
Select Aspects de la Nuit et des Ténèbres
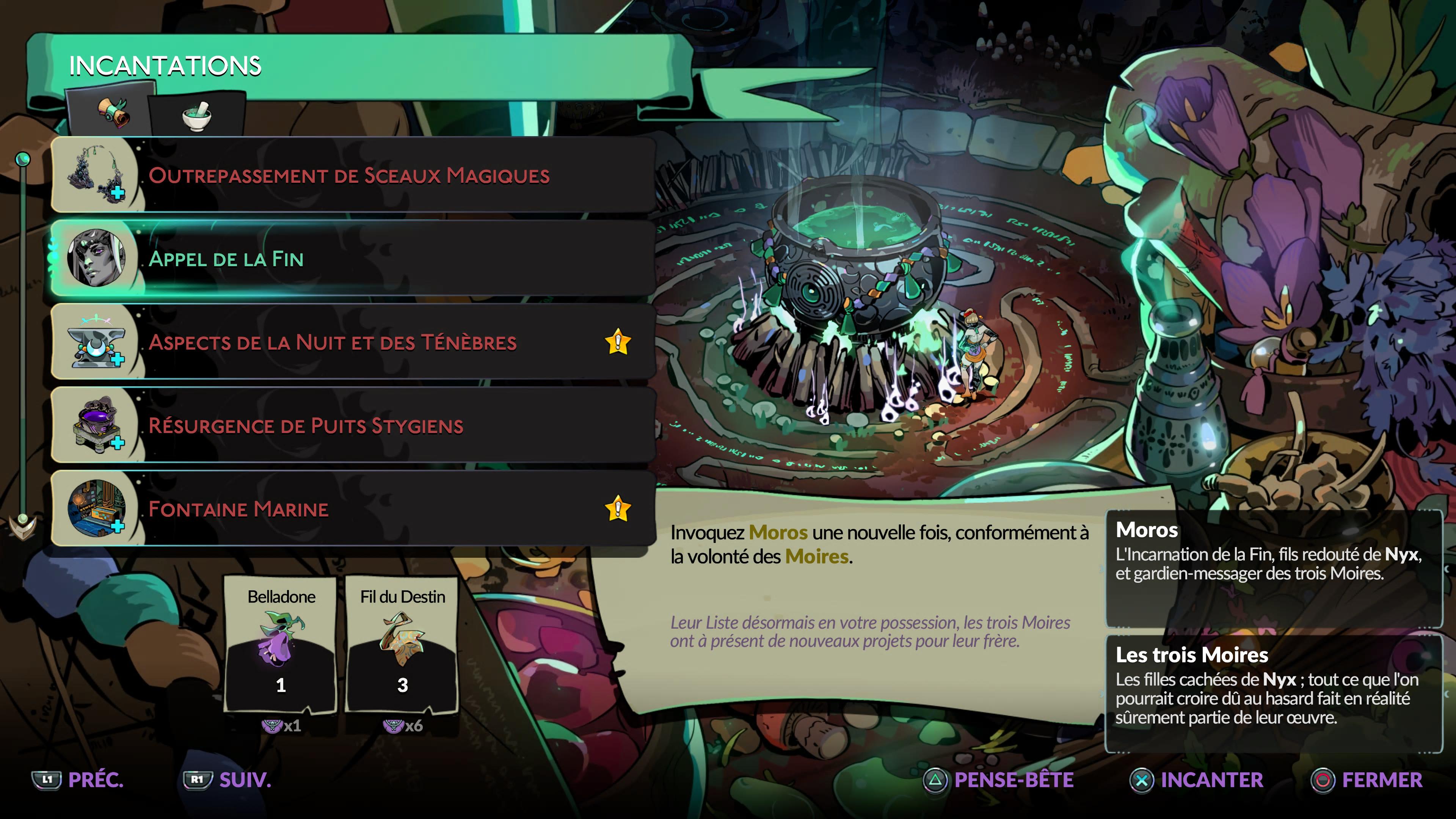pos(350,342)
